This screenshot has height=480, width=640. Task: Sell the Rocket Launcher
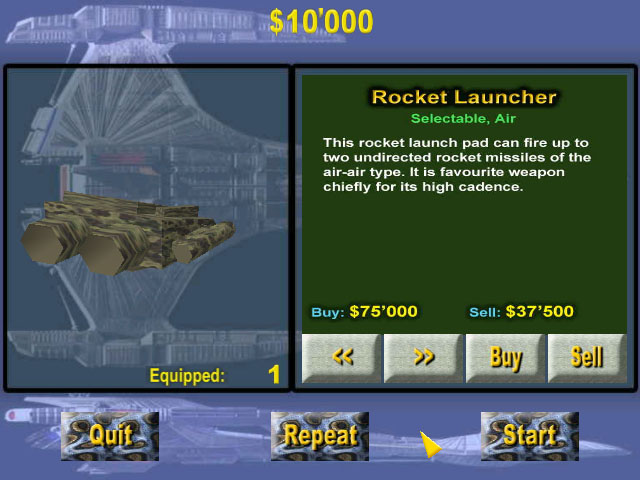coord(586,358)
